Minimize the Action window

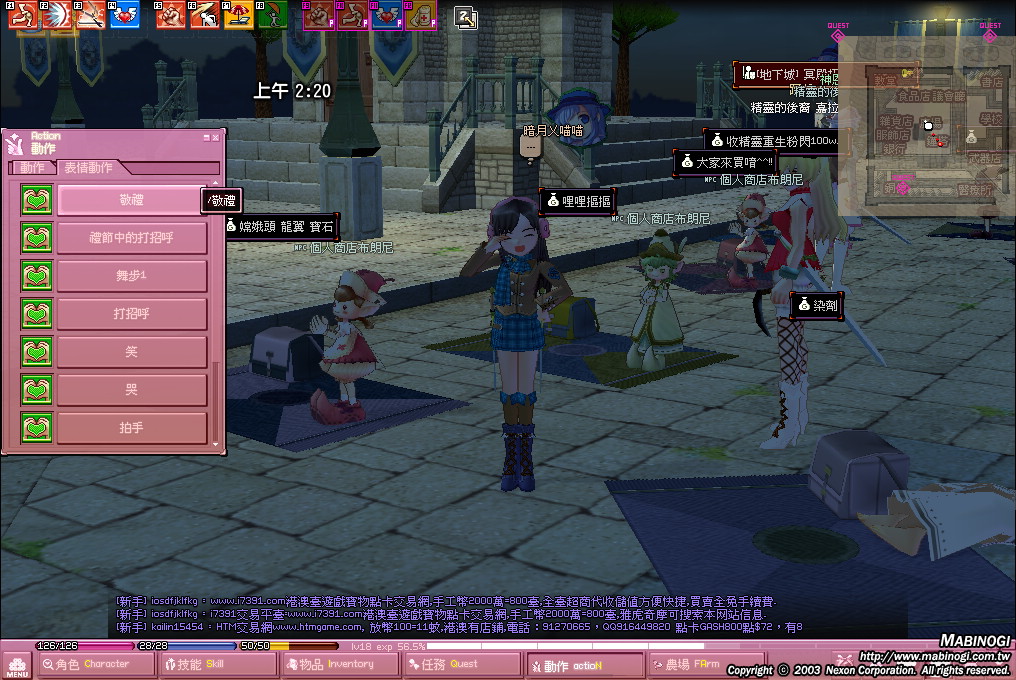[207, 138]
